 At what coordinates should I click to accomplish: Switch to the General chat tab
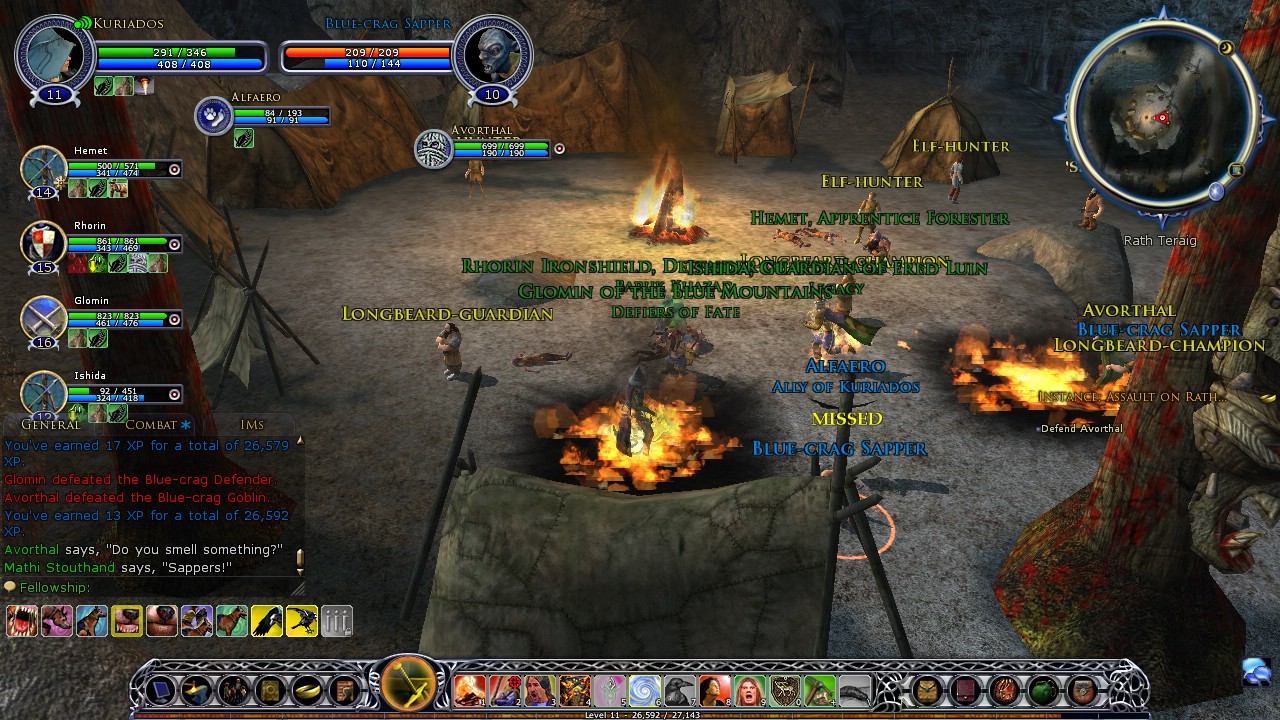(50, 425)
